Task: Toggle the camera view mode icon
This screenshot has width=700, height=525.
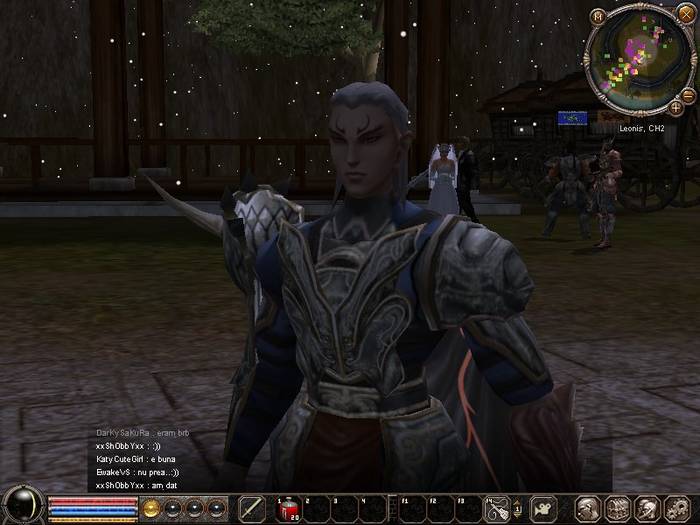Action: click(543, 508)
